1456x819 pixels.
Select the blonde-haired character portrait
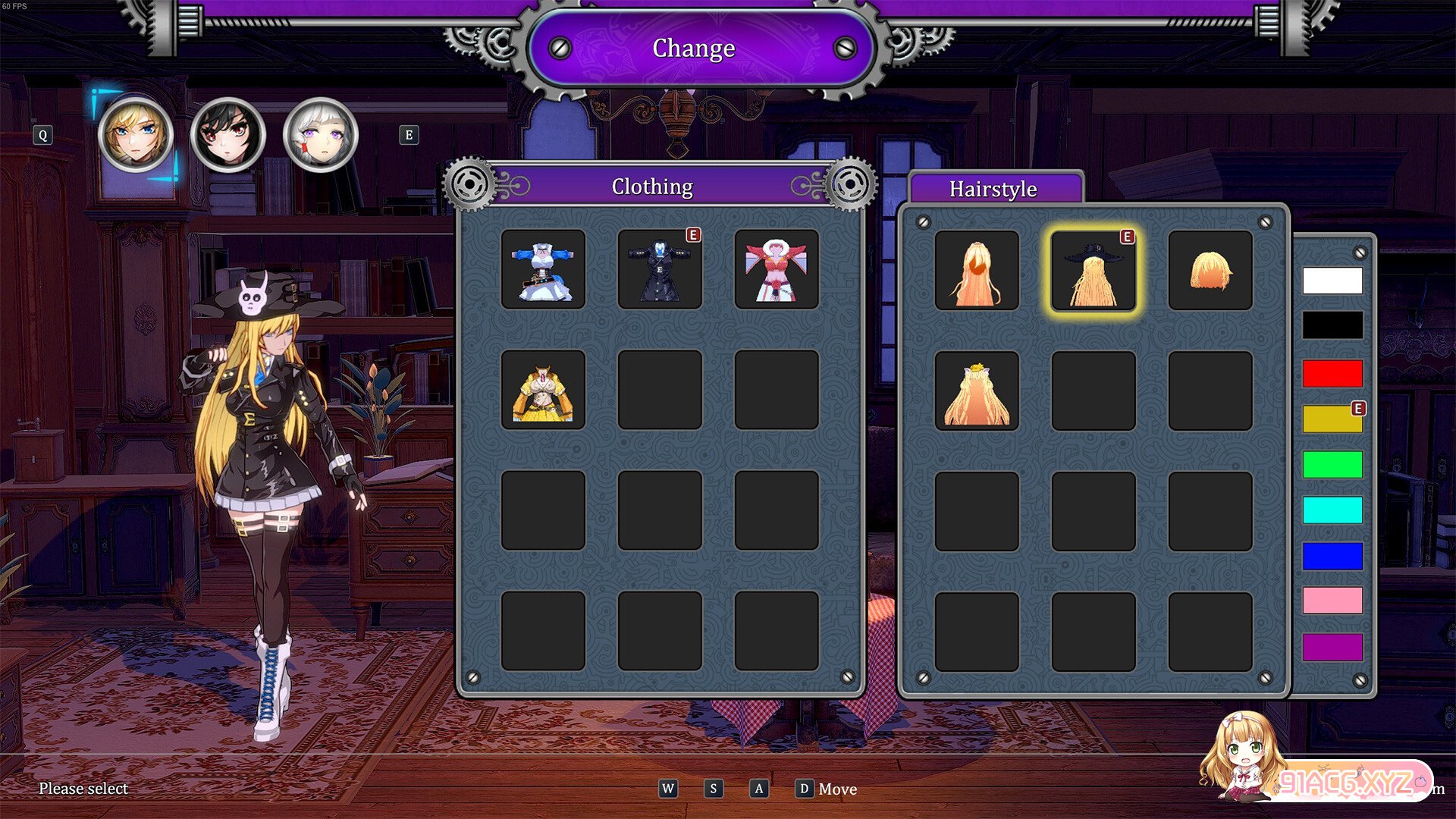coord(136,135)
